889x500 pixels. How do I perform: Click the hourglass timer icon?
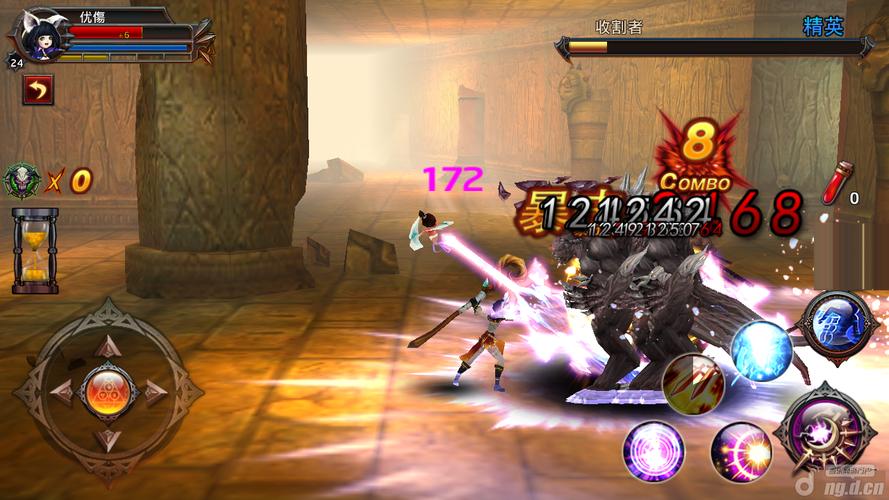(x=35, y=251)
